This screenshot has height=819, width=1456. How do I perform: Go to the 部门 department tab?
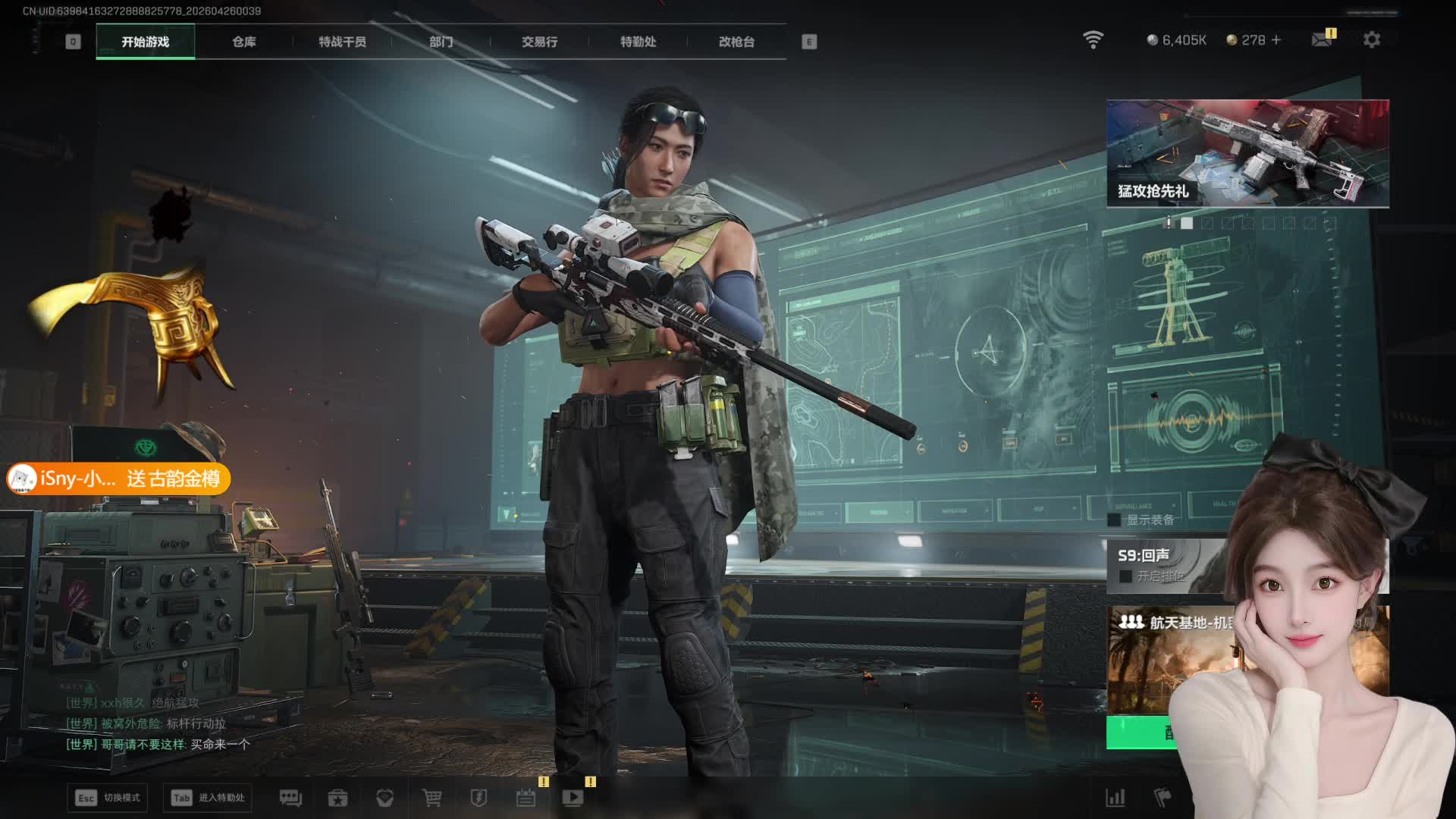441,42
